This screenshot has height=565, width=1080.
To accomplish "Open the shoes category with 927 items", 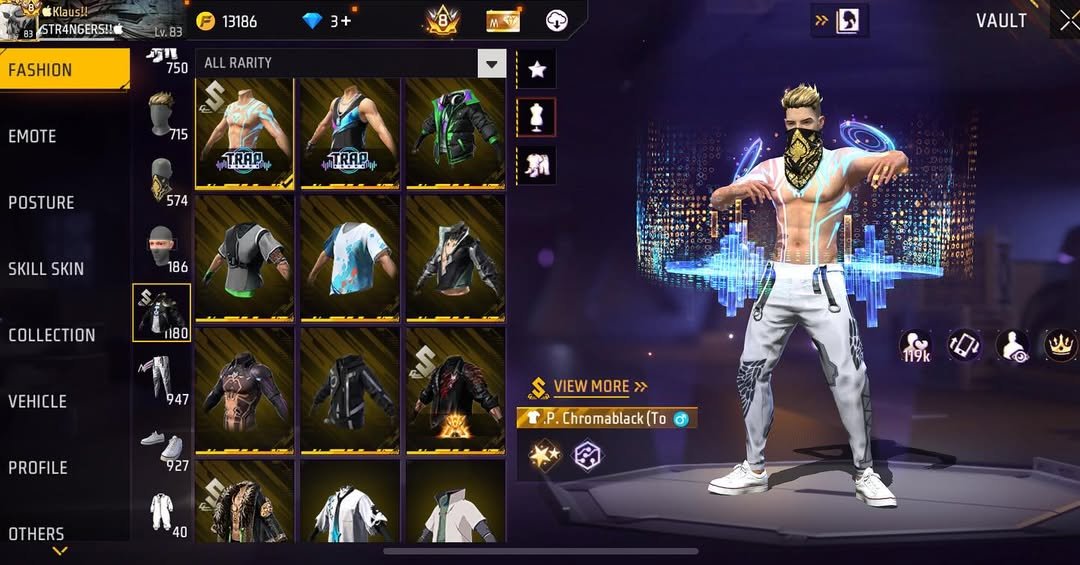I will pos(161,446).
